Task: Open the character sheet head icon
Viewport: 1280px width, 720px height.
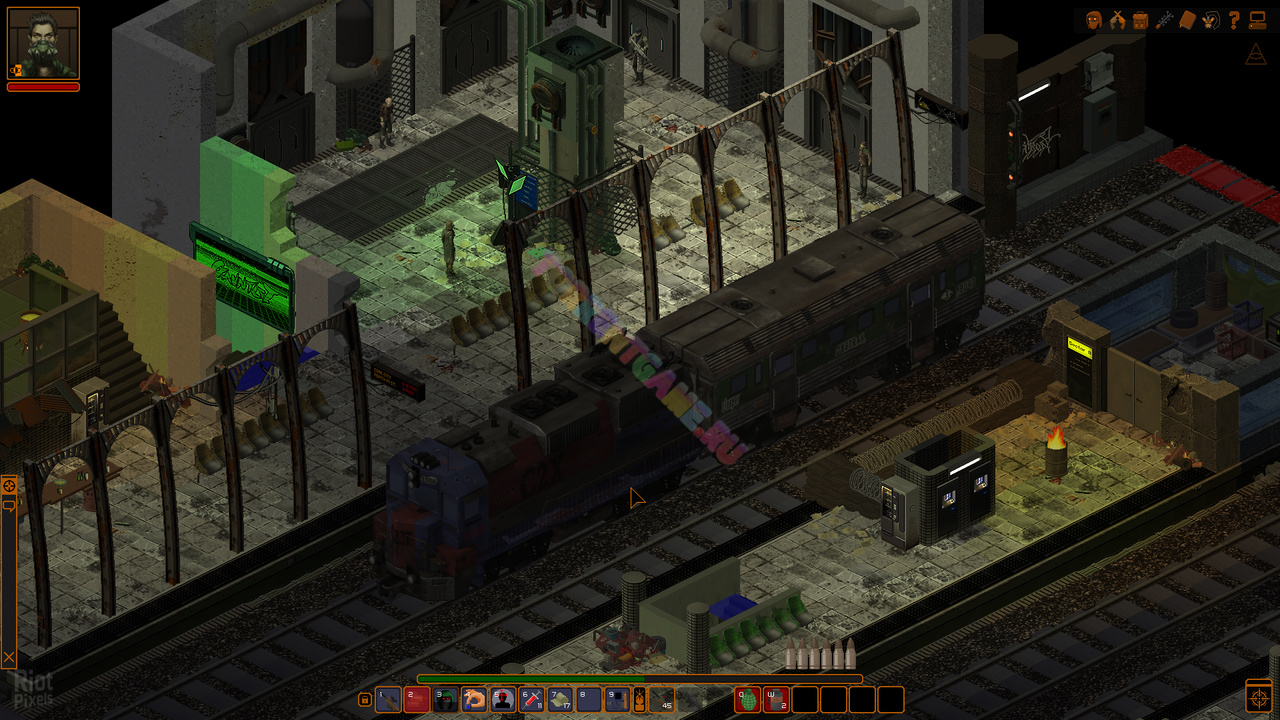Action: coord(1094,20)
